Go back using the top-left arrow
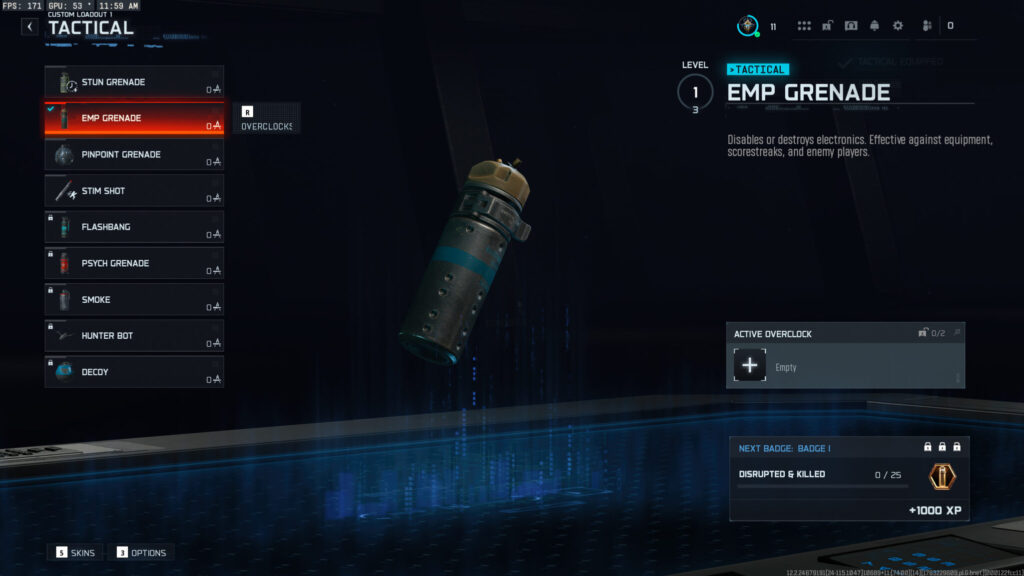Screen dimensions: 1024x576 click(30, 27)
